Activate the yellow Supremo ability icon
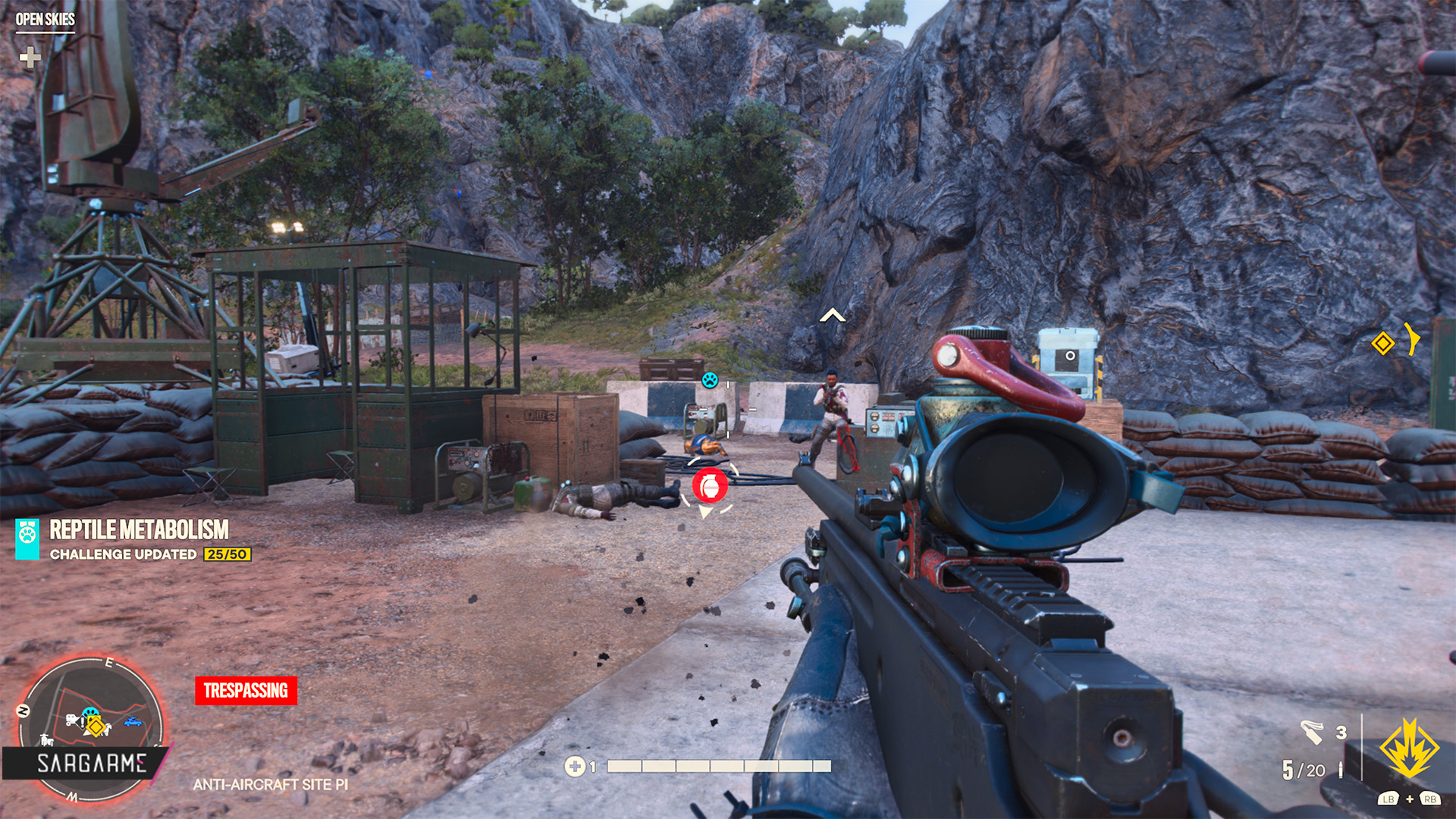 coord(1409,749)
